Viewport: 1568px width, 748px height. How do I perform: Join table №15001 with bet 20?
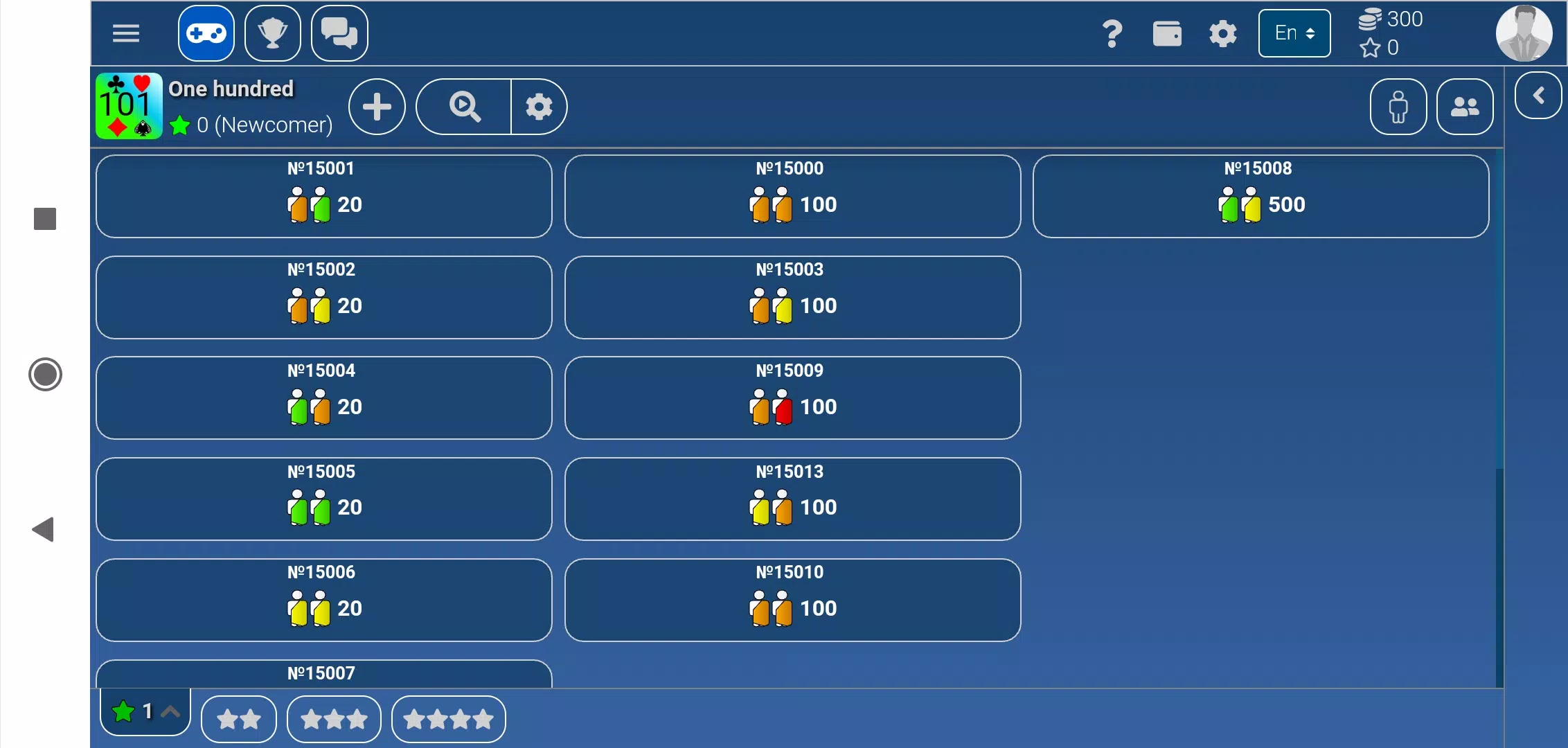324,196
